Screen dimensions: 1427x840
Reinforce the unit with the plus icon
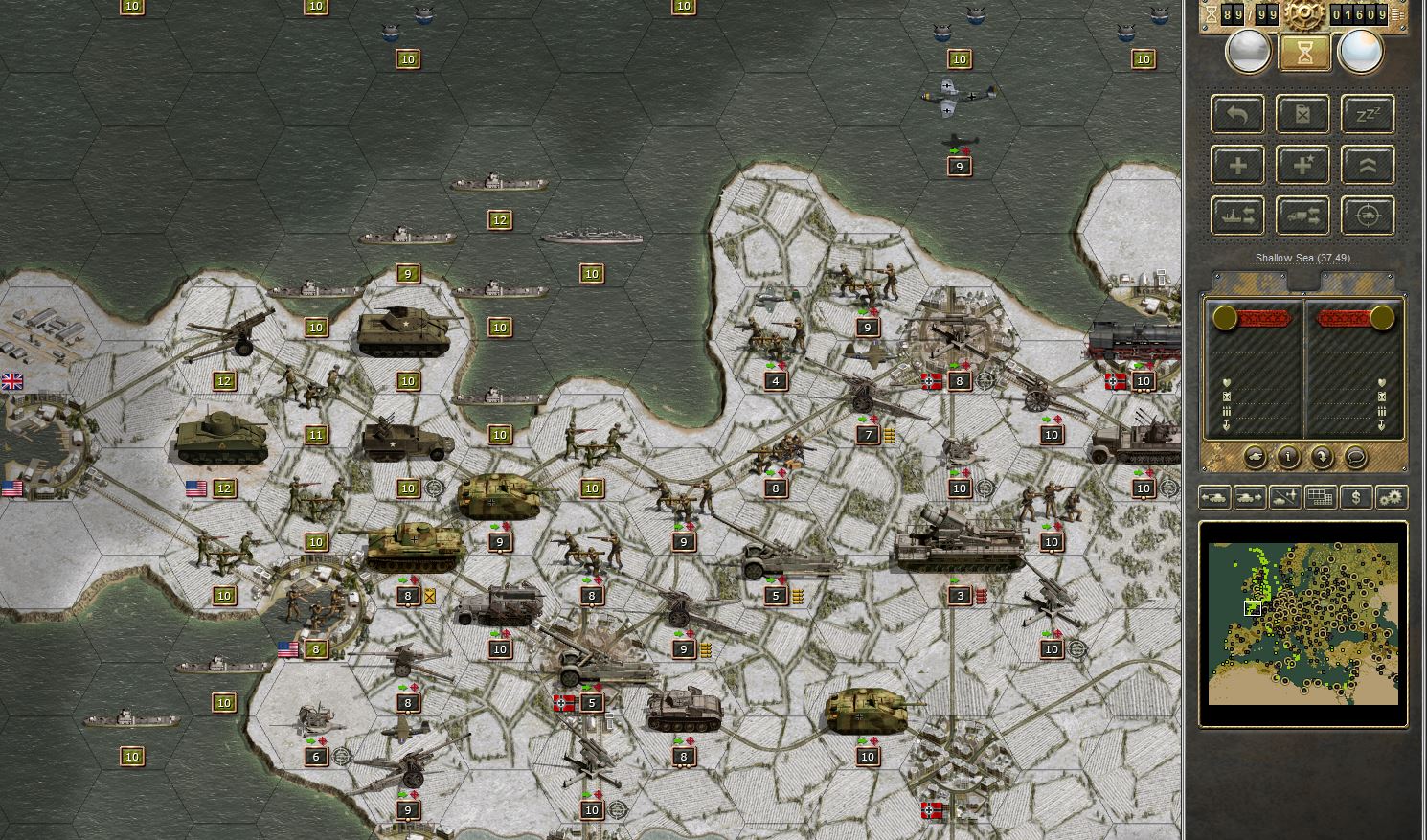[x=1237, y=164]
